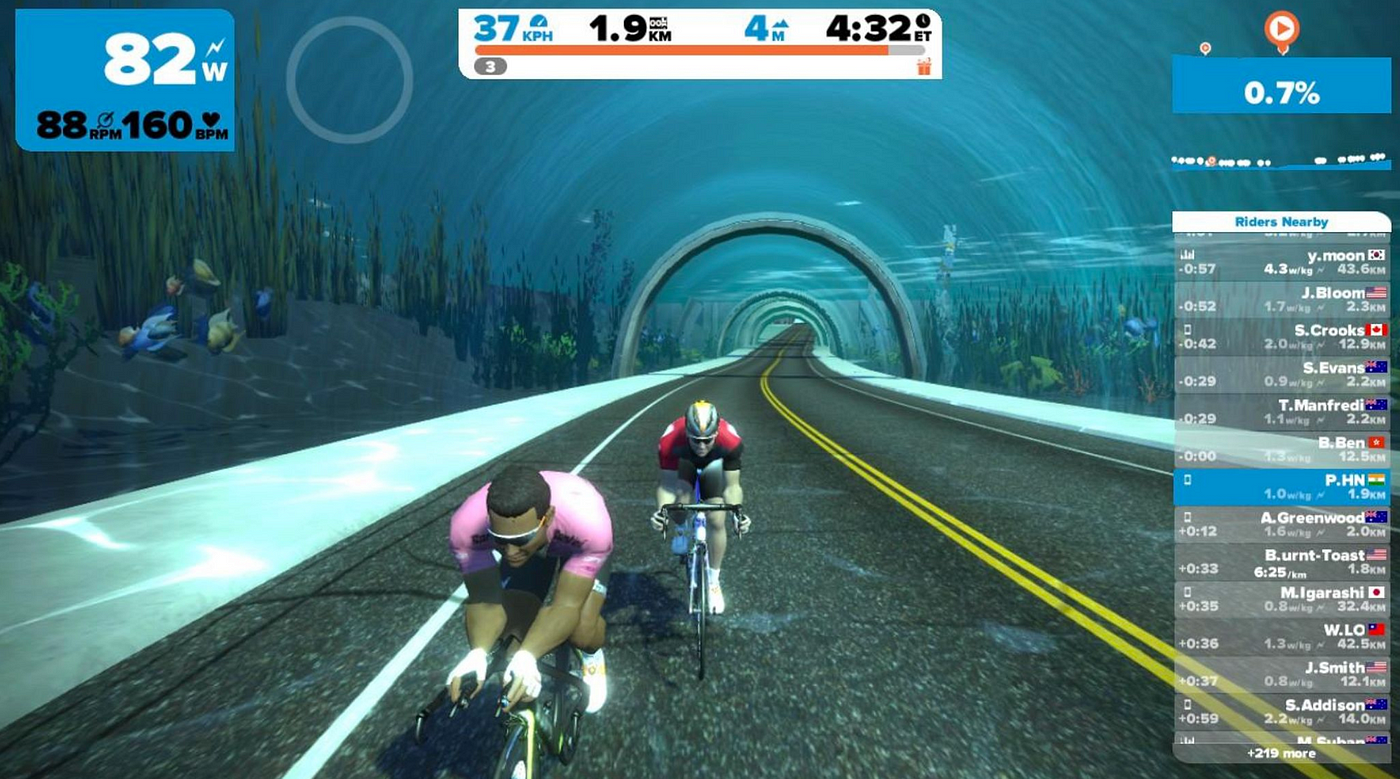The image size is (1400, 779).
Task: Select S.Evans rider row
Action: (1281, 374)
